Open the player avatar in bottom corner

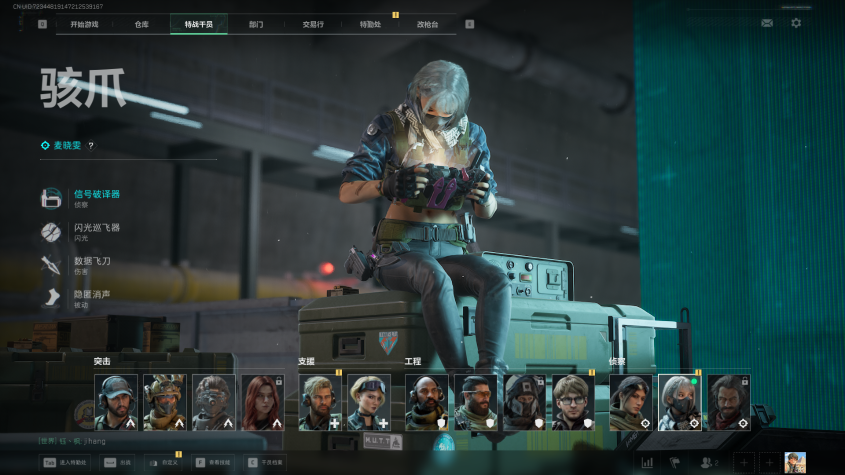point(795,462)
